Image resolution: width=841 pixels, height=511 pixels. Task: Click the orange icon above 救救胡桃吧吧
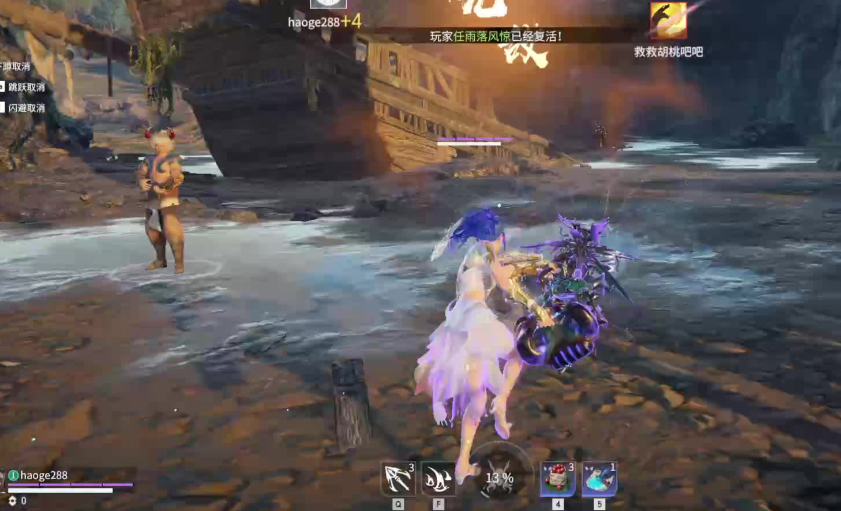click(x=668, y=21)
